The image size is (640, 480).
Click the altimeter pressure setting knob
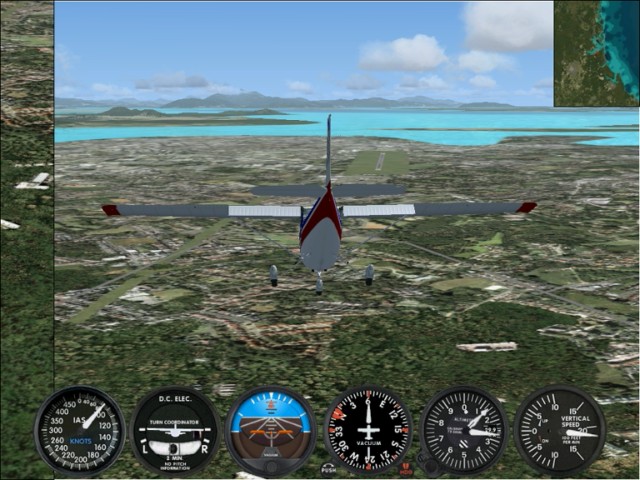[x=428, y=466]
